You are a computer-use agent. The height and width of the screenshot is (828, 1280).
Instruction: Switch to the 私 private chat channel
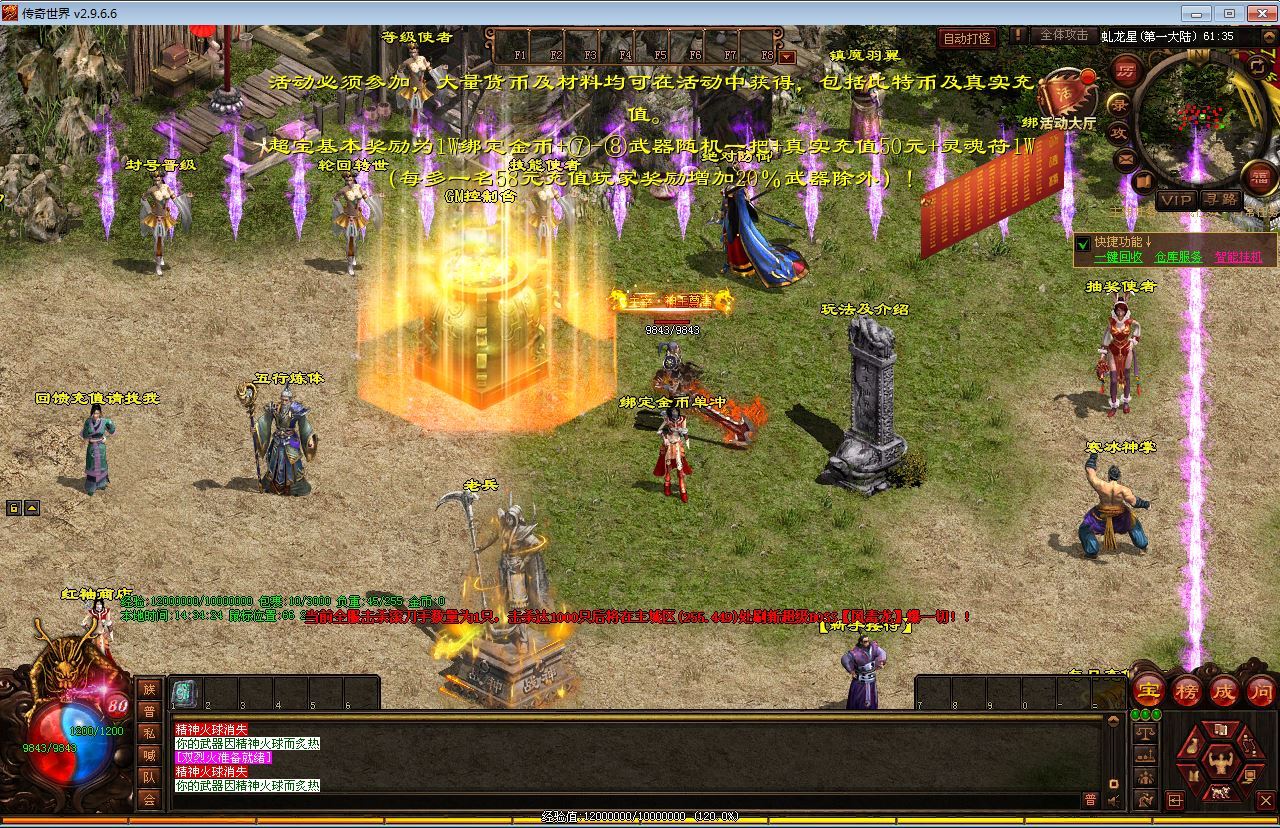tap(149, 732)
